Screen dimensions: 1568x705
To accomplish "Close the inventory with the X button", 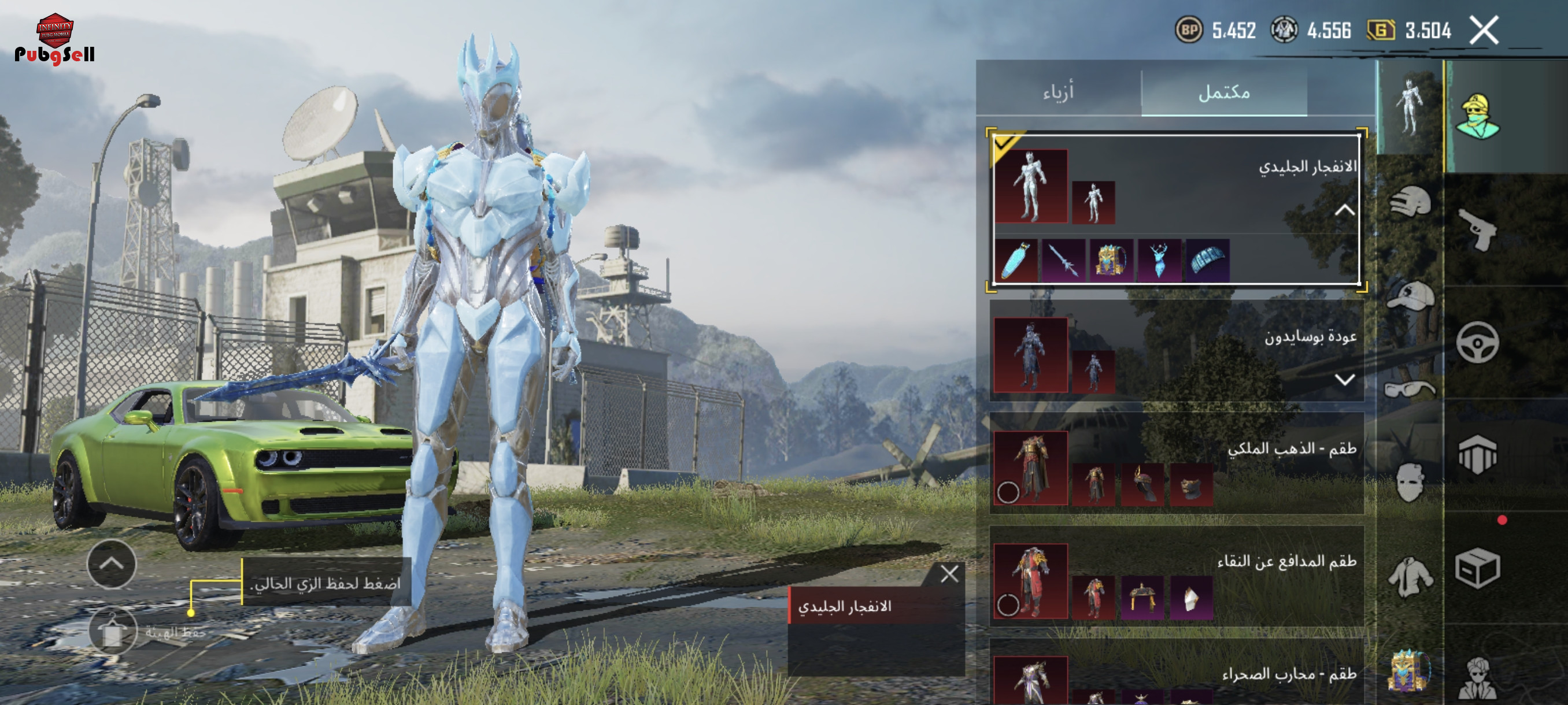I will pos(1484,31).
